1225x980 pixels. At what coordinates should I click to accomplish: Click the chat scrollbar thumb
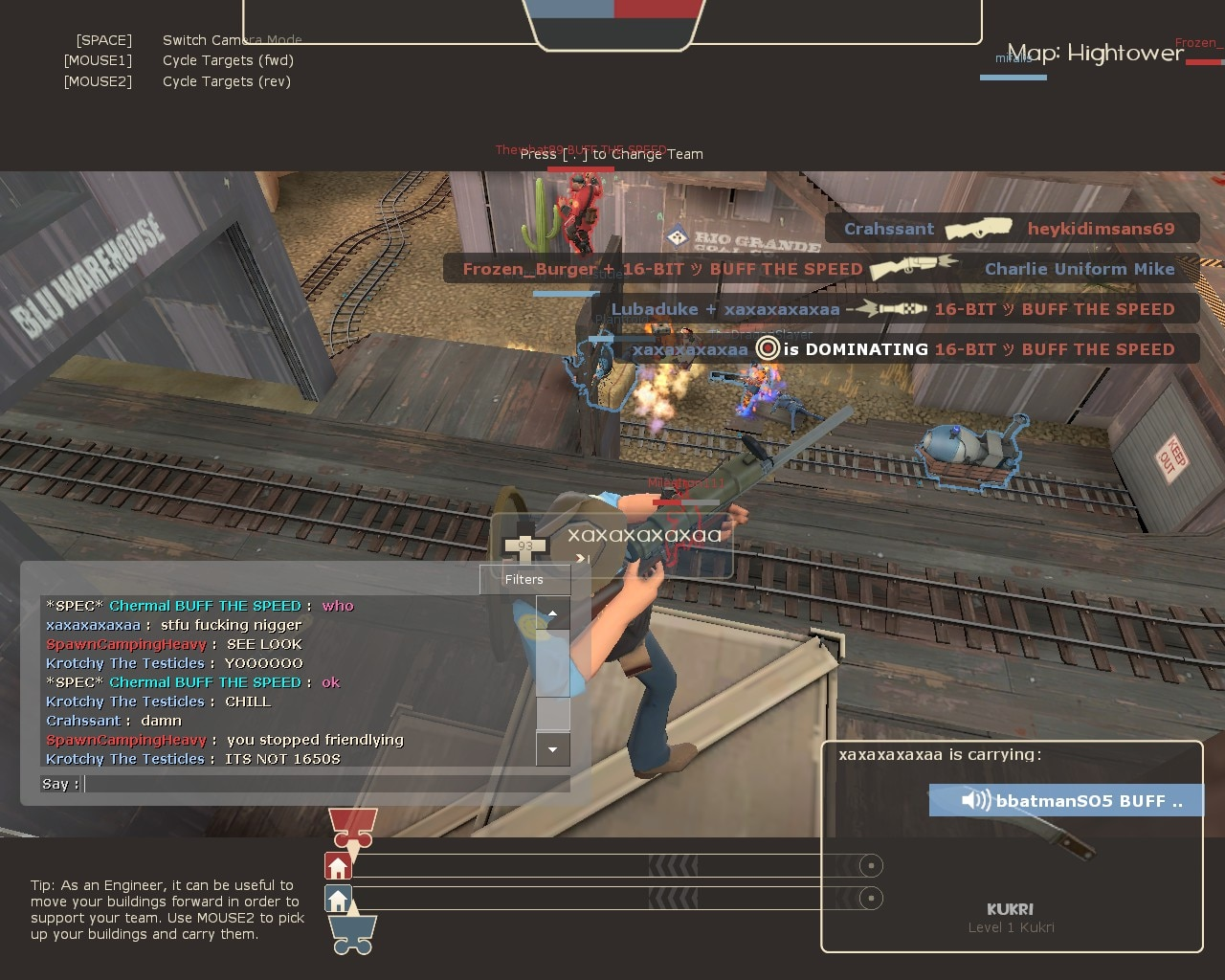point(553,714)
